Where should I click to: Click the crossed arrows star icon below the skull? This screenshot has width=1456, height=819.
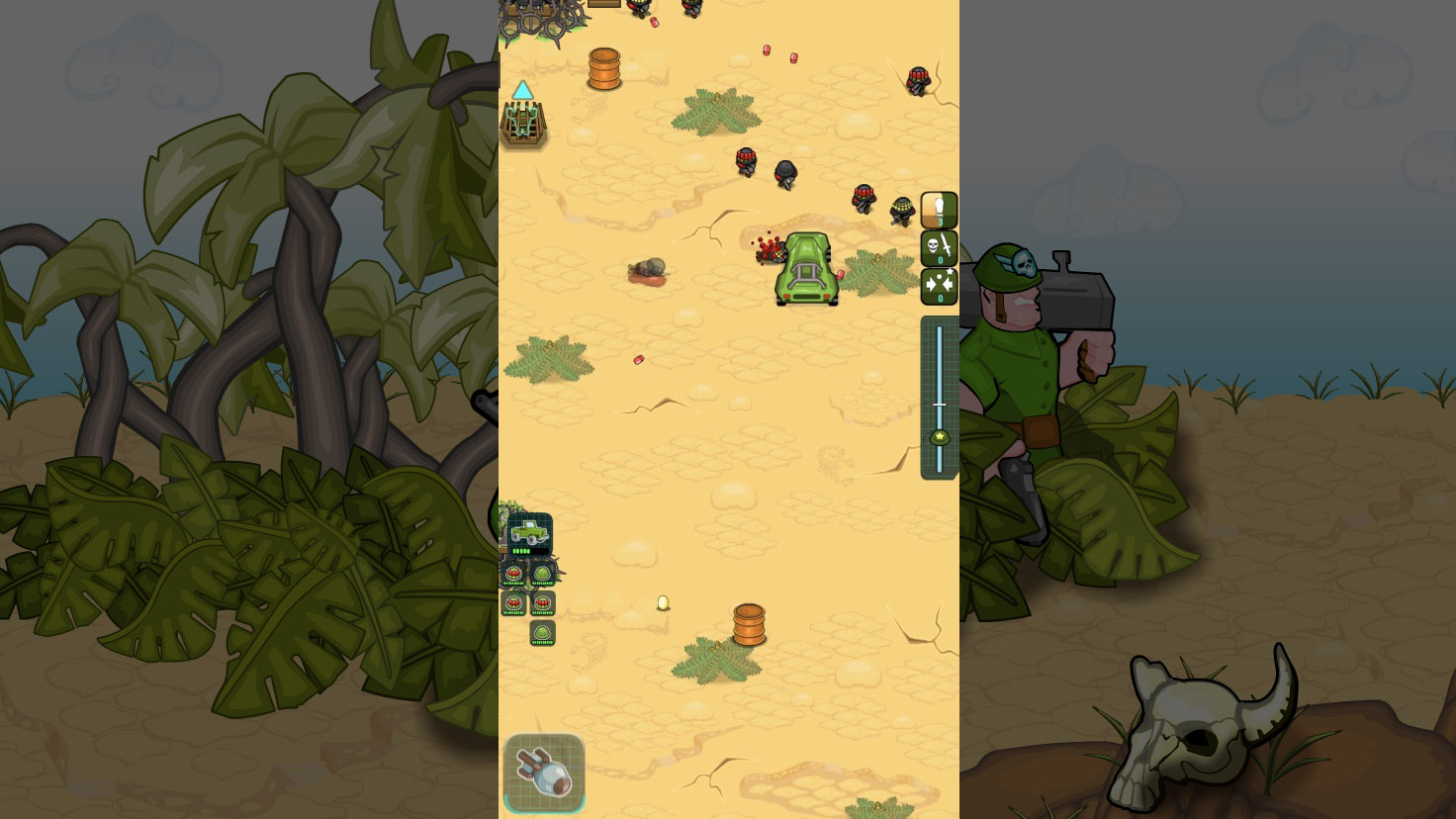(938, 285)
